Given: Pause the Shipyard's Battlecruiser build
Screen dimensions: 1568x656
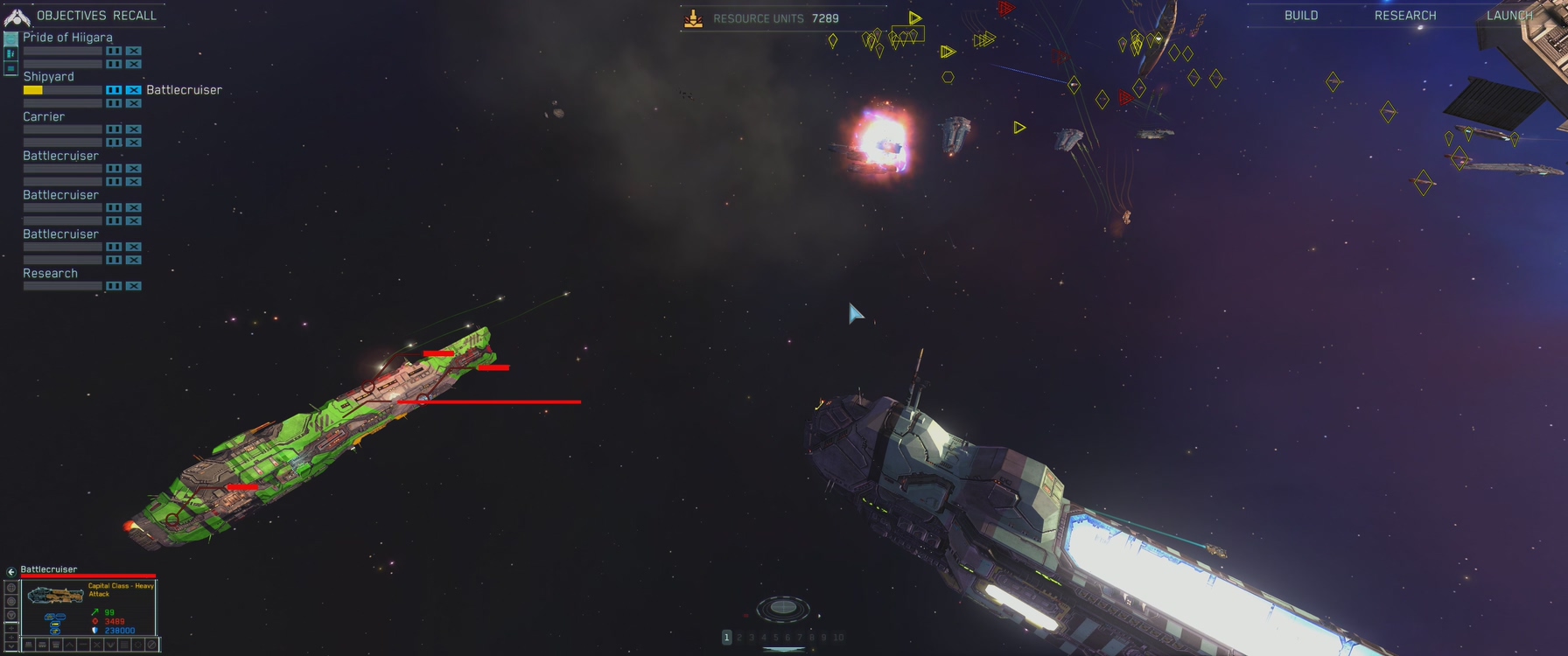Looking at the screenshot, I should 114,90.
